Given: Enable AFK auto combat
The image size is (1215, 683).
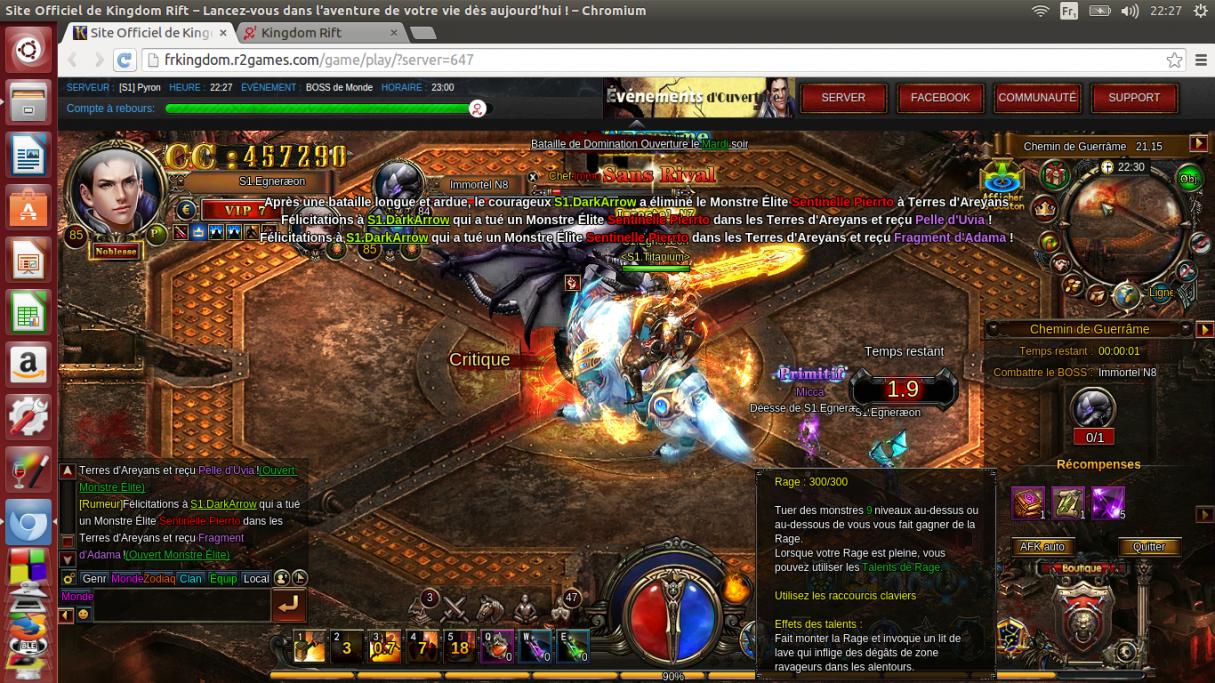Looking at the screenshot, I should click(x=1041, y=547).
